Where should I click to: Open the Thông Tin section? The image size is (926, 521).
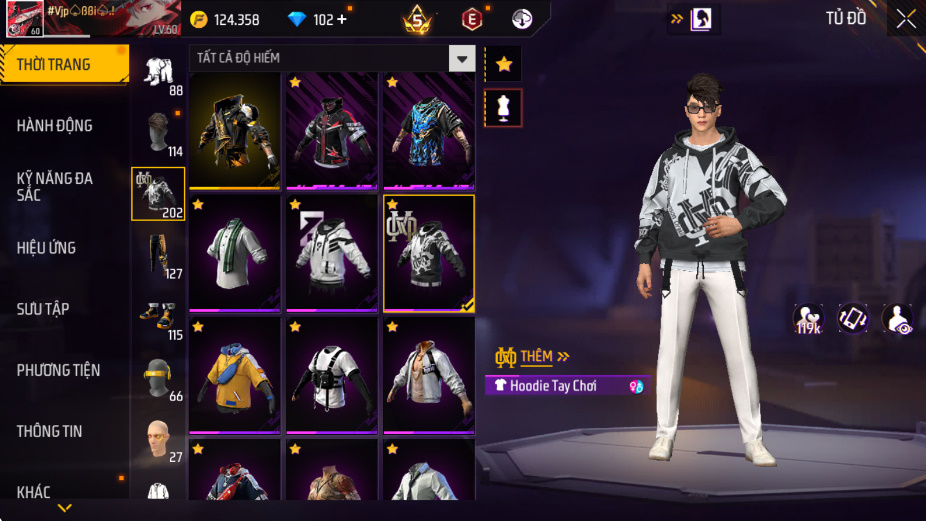coord(49,431)
